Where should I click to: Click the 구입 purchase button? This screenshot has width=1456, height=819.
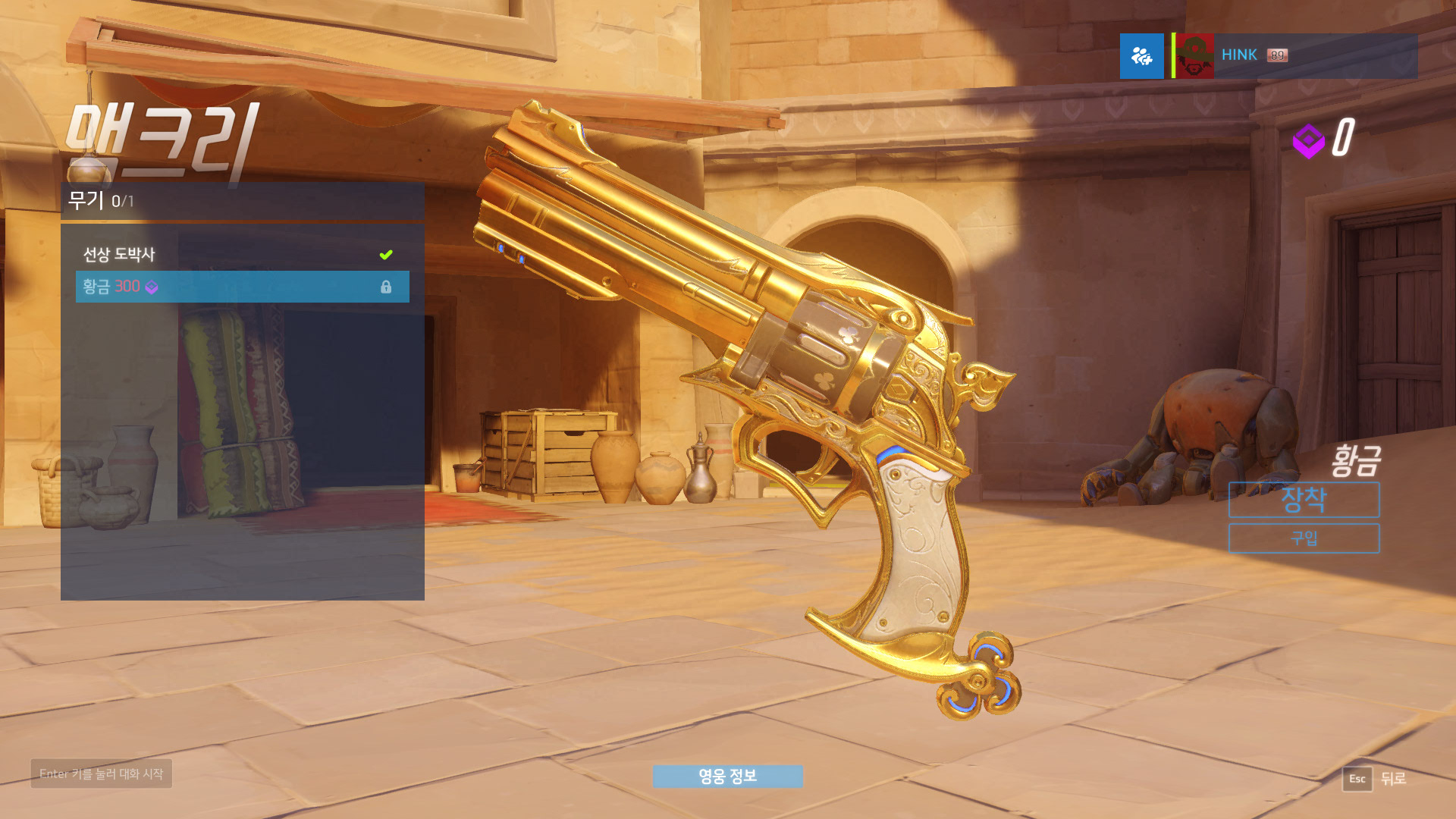[x=1304, y=538]
